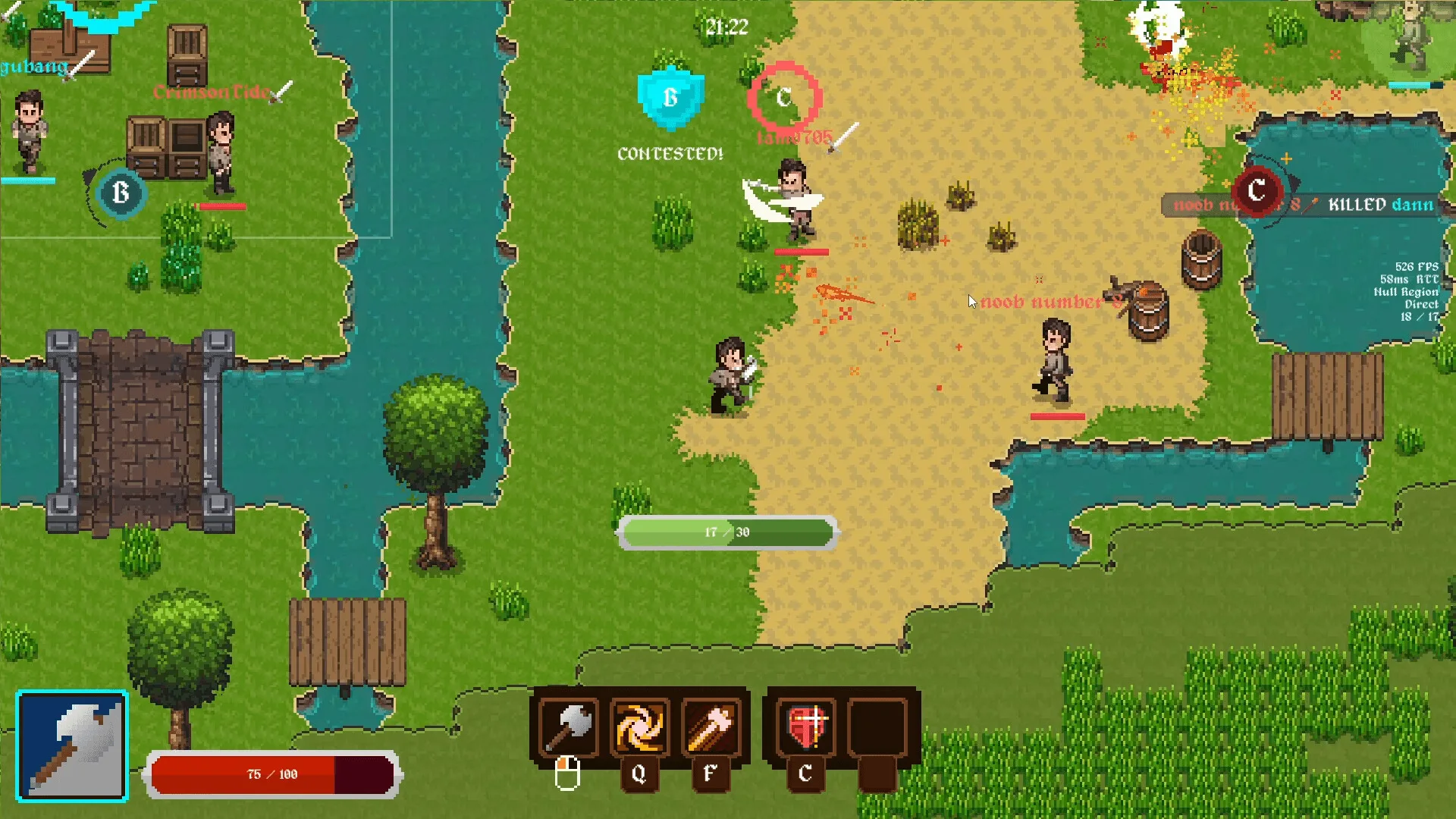This screenshot has width=1456, height=819.
Task: Select the red-ringed C capture point
Action: click(x=784, y=98)
